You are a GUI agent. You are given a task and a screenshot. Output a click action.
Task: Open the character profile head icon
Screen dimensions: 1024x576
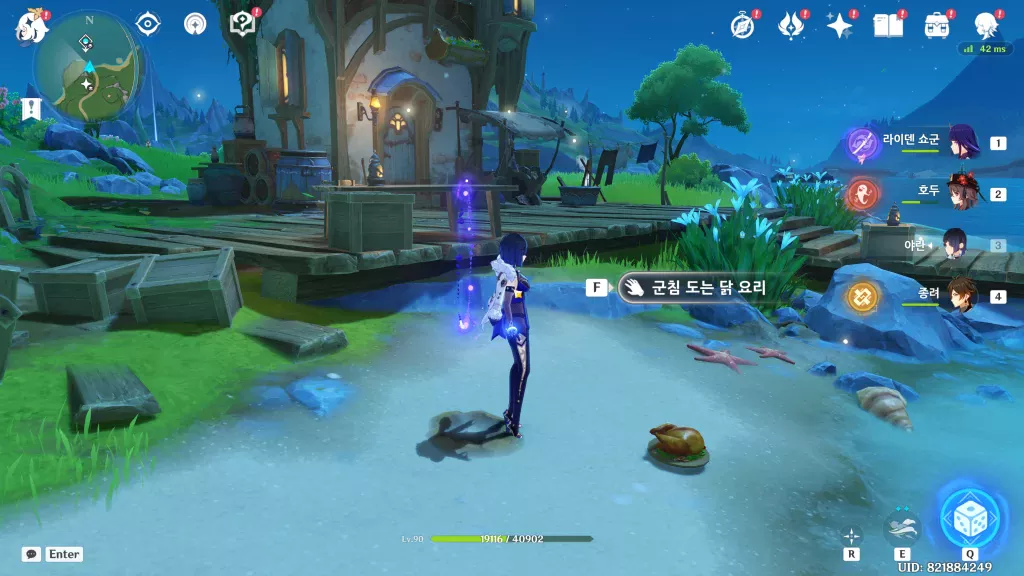coord(987,25)
